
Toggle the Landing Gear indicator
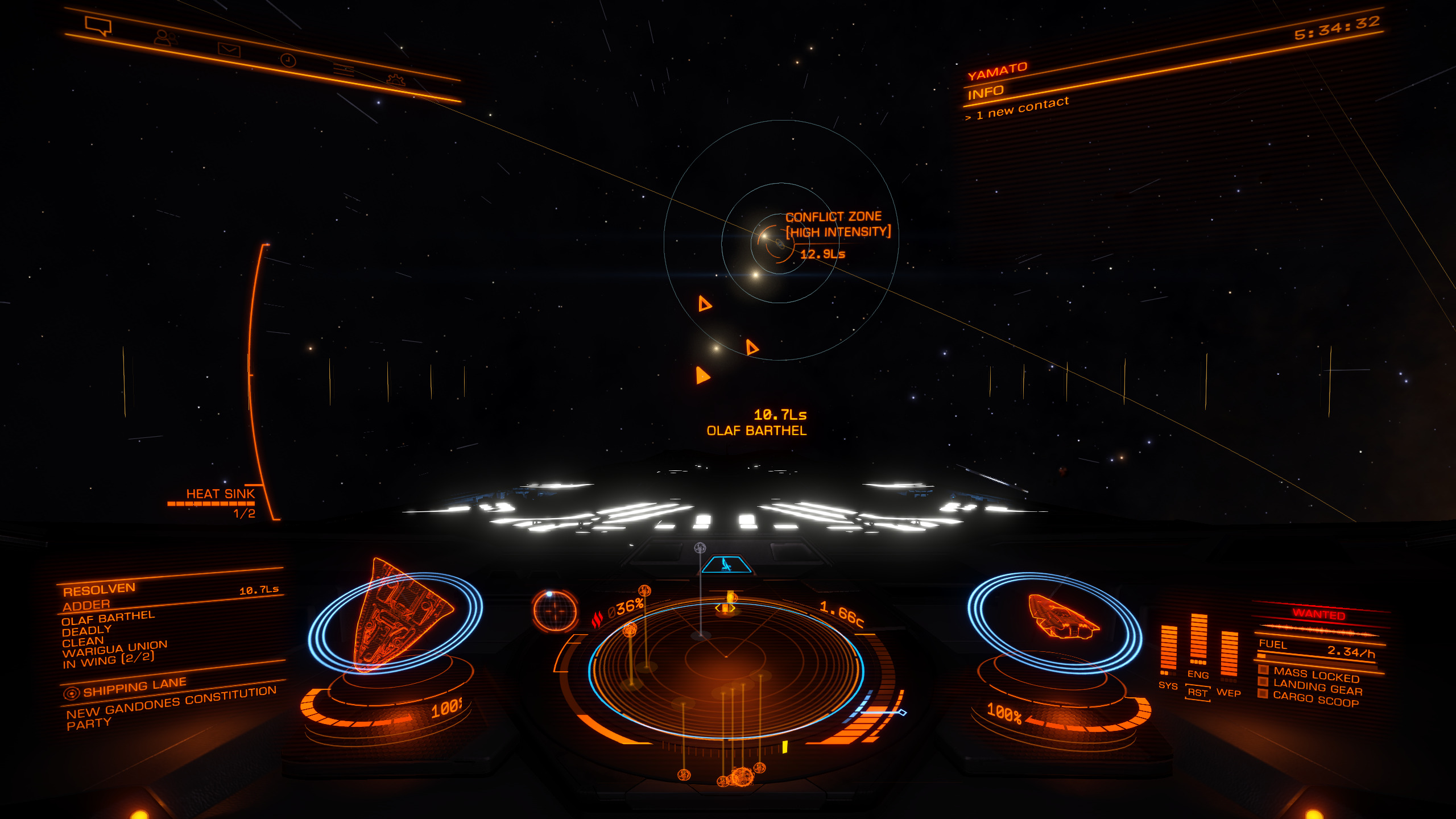click(1317, 688)
